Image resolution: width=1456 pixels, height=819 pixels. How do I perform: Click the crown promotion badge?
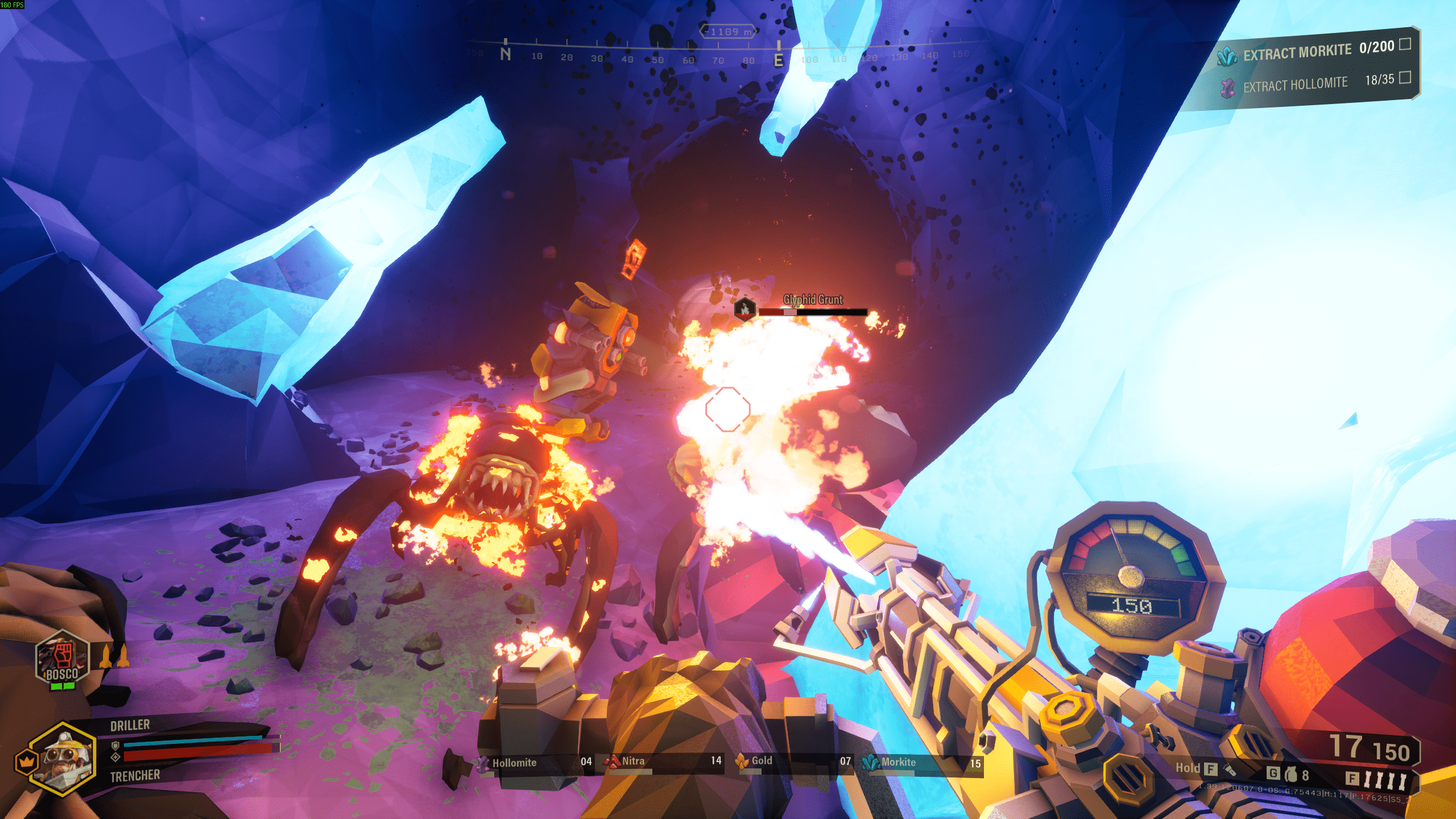tap(26, 762)
